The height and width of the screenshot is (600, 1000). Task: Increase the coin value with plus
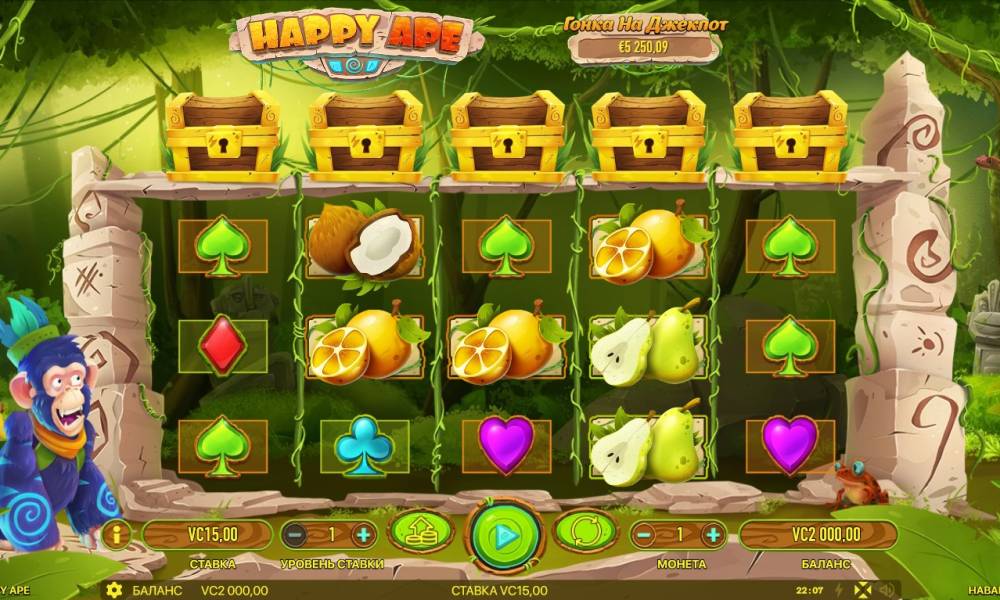pyautogui.click(x=713, y=535)
